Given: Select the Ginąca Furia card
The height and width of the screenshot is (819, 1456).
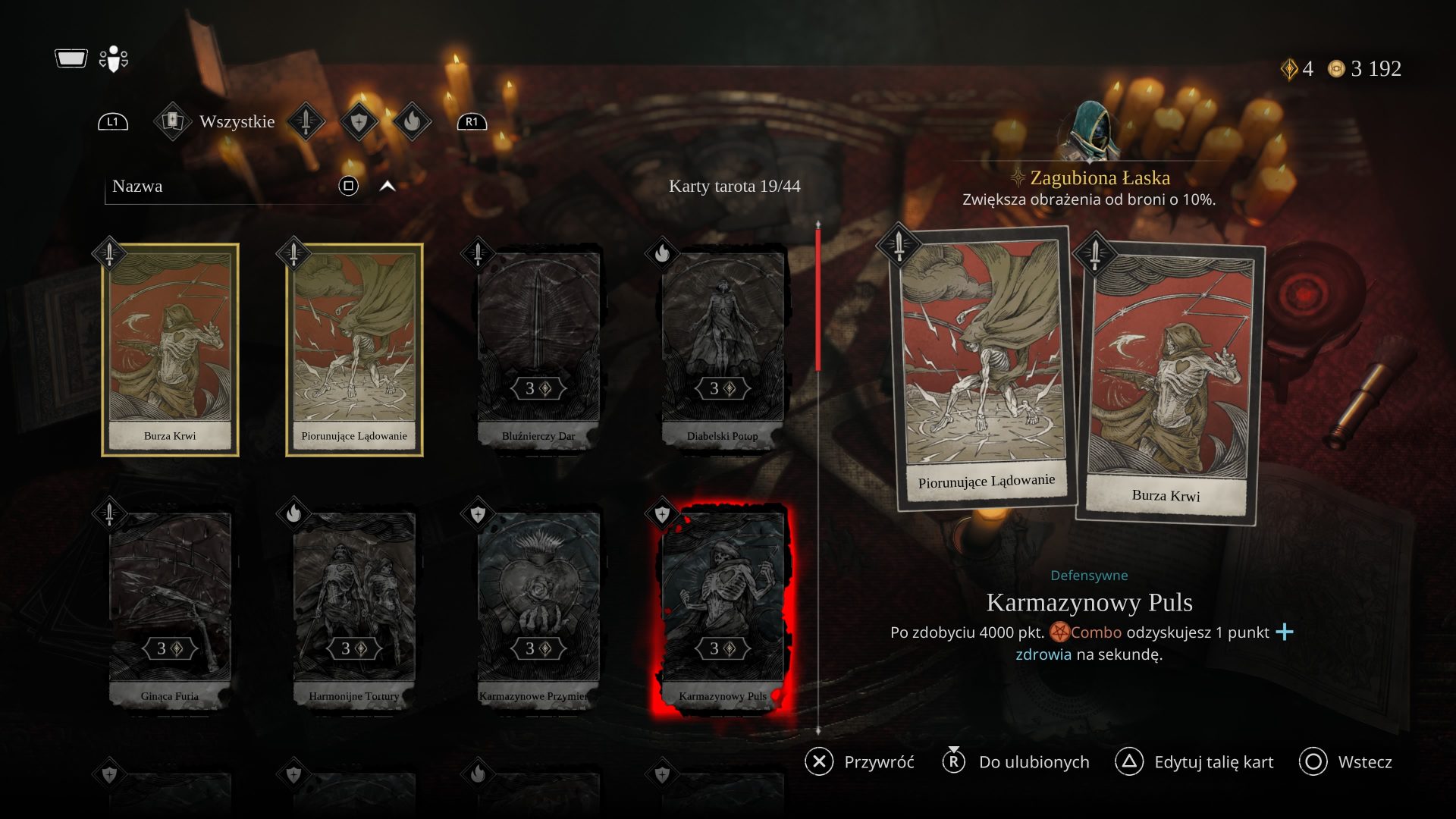Looking at the screenshot, I should click(170, 610).
